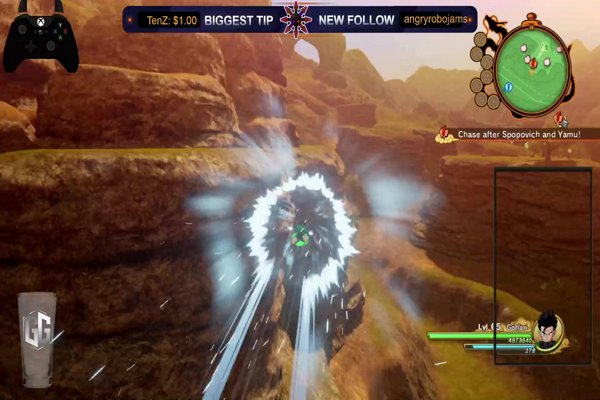Click Gohan's character portrait

(547, 330)
